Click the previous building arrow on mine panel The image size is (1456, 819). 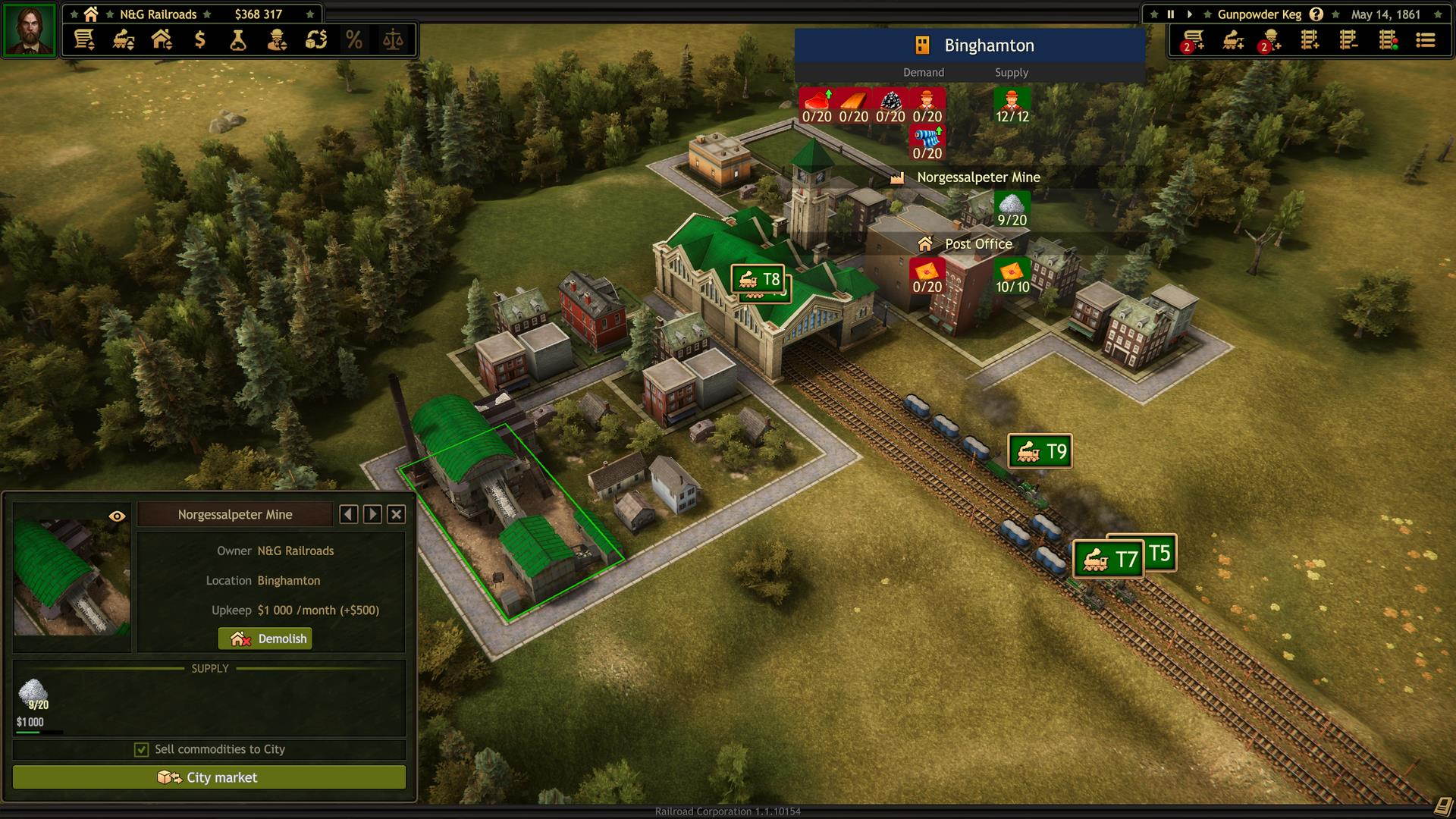click(x=349, y=514)
